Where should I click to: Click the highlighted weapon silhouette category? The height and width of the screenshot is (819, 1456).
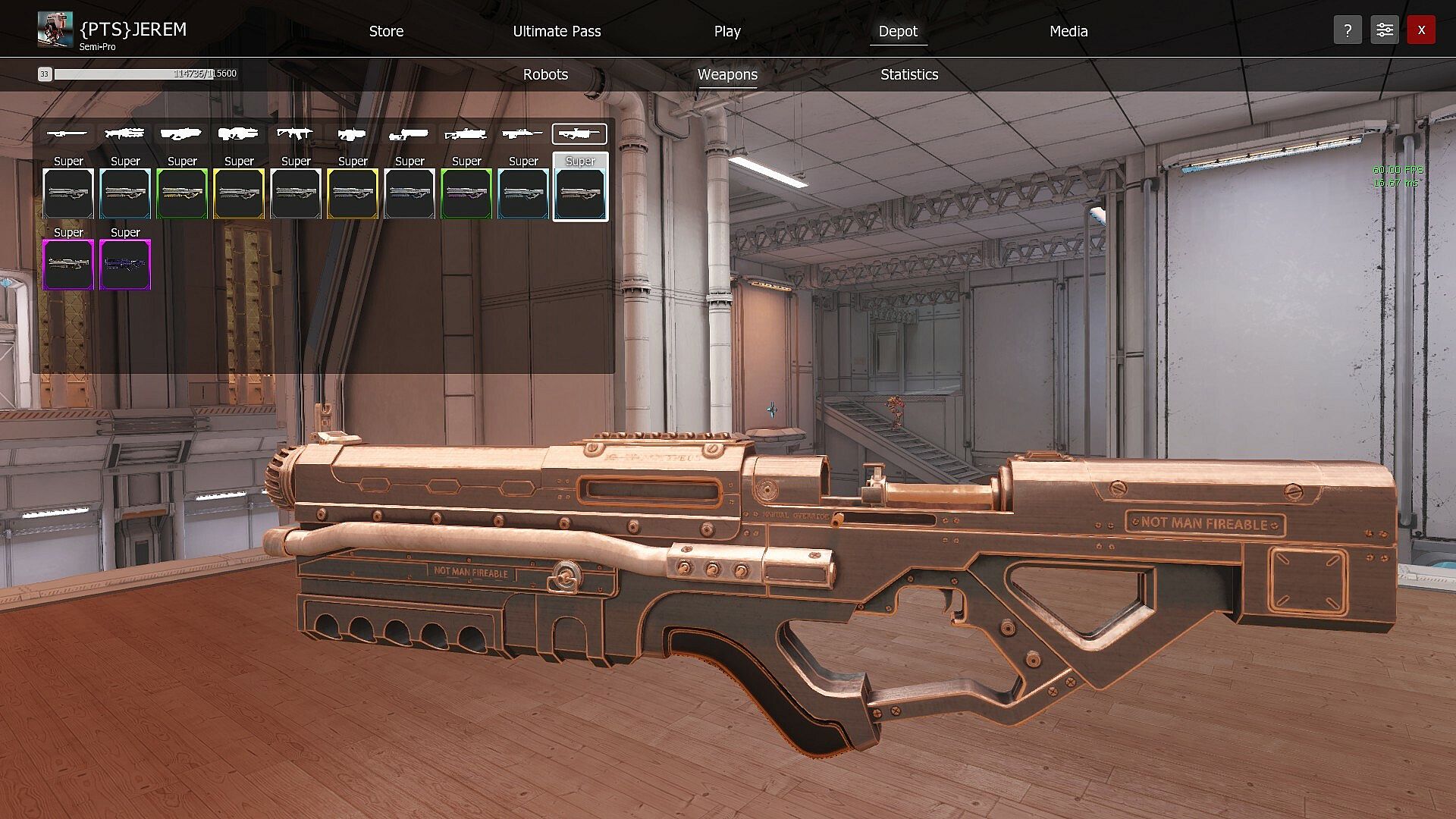579,134
